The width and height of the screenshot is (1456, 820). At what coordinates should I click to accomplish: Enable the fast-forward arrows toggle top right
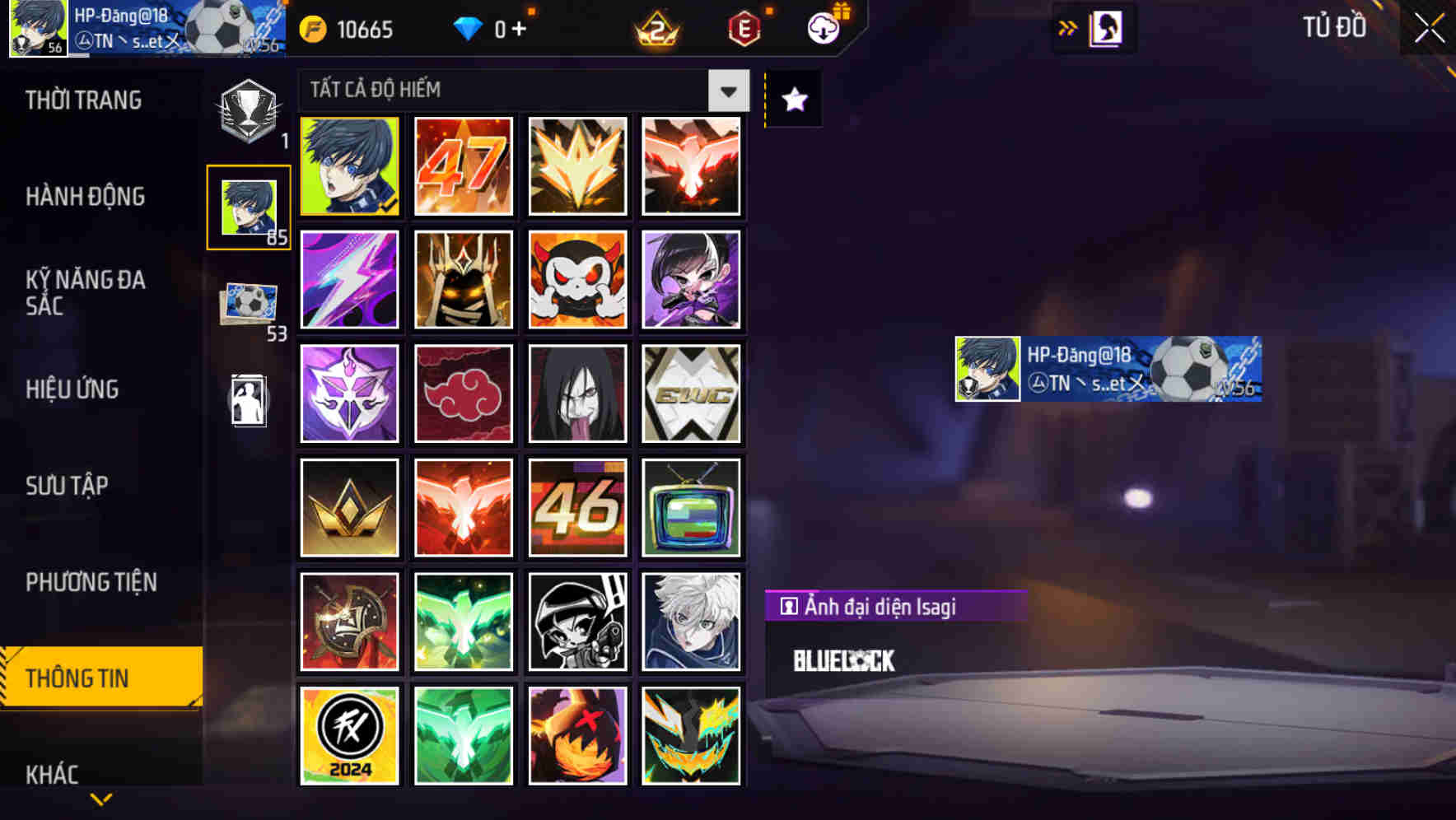pos(1067,26)
